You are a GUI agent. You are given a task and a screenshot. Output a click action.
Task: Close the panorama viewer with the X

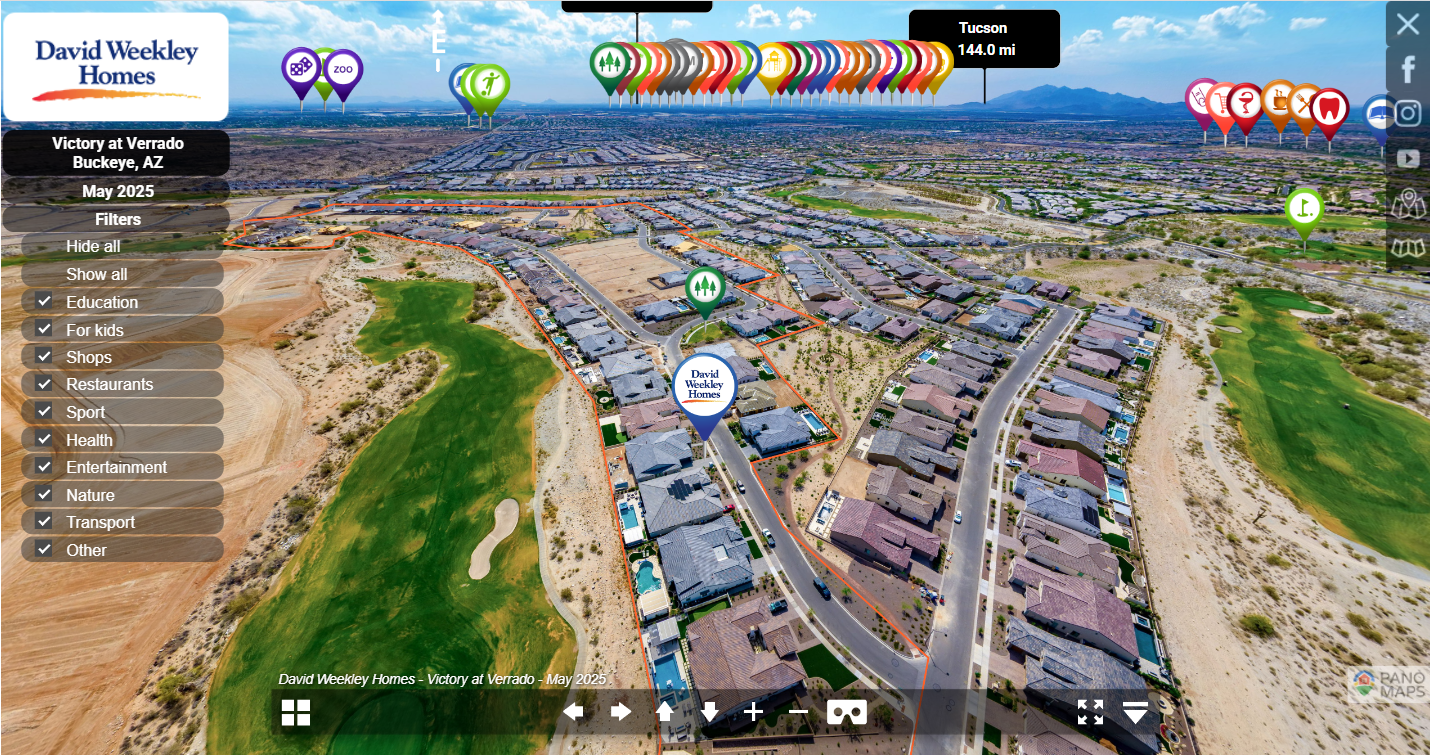click(1407, 24)
